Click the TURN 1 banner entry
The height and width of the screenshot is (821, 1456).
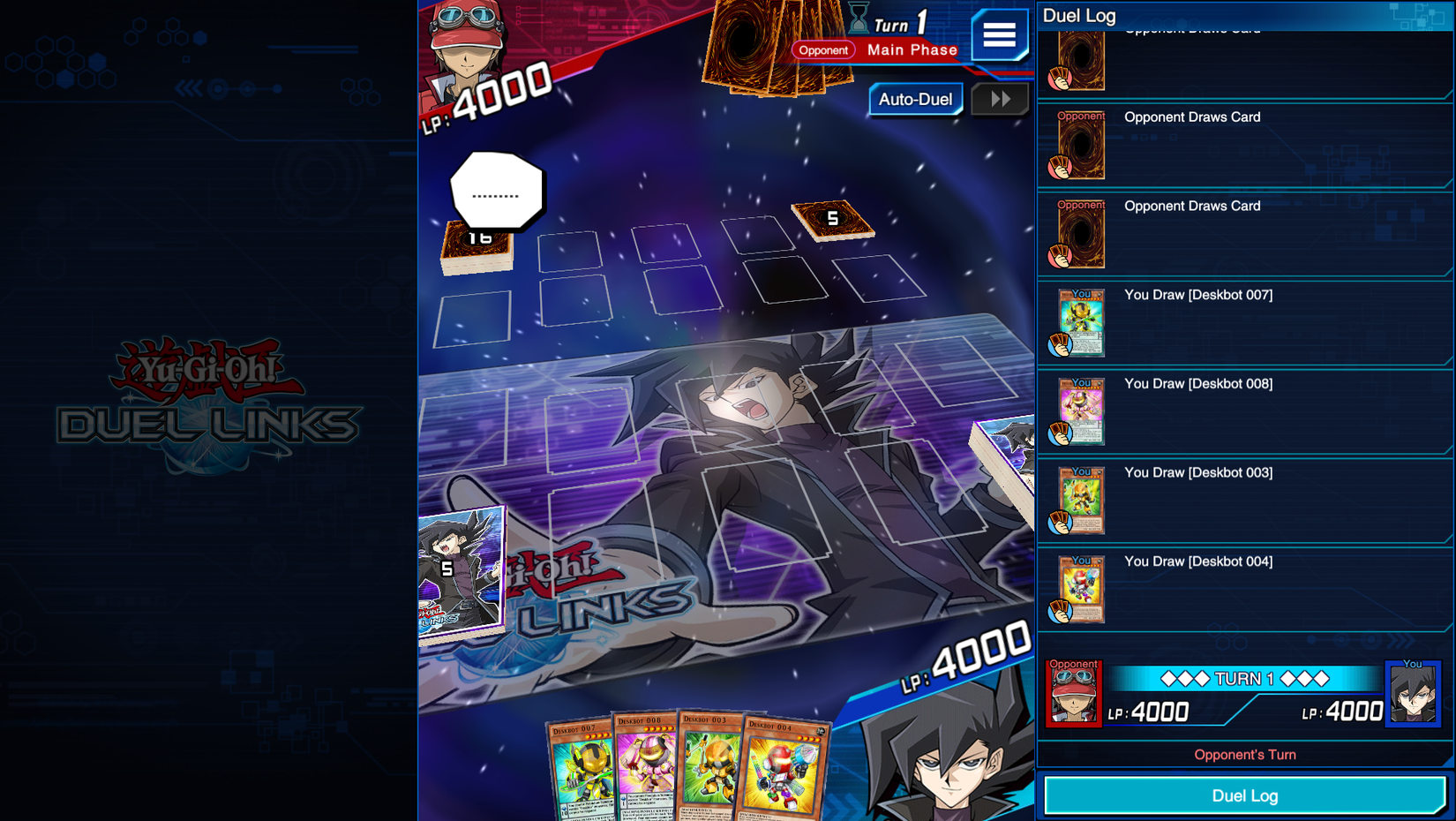pos(1244,679)
